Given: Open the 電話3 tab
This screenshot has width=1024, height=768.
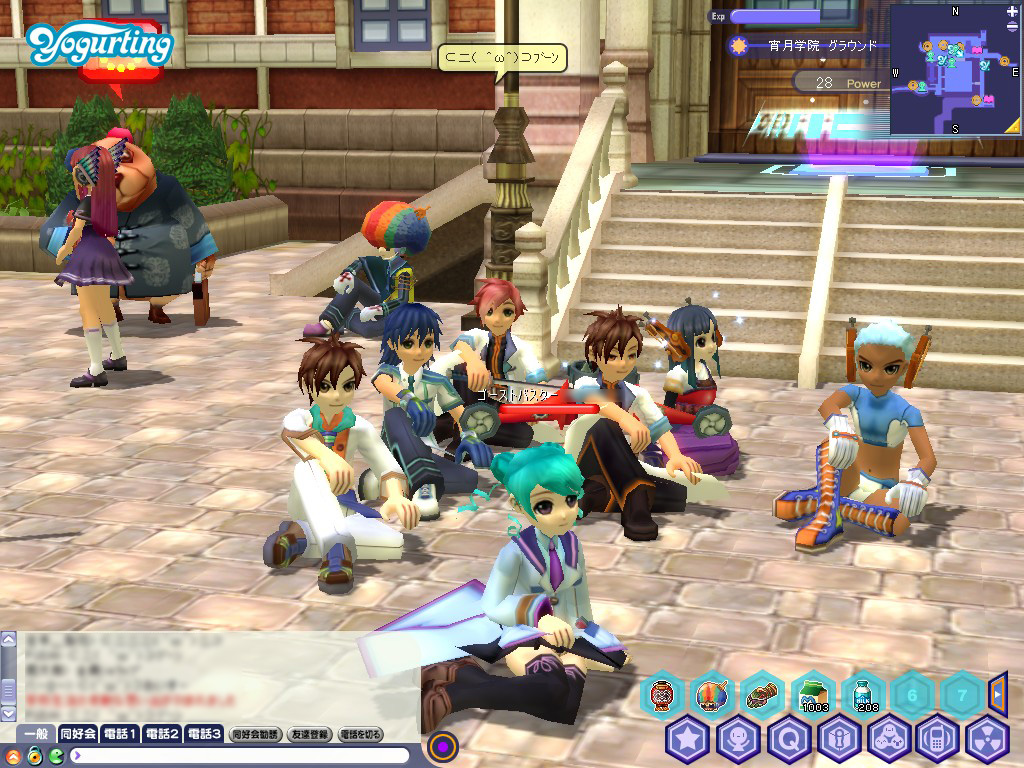Looking at the screenshot, I should [204, 734].
